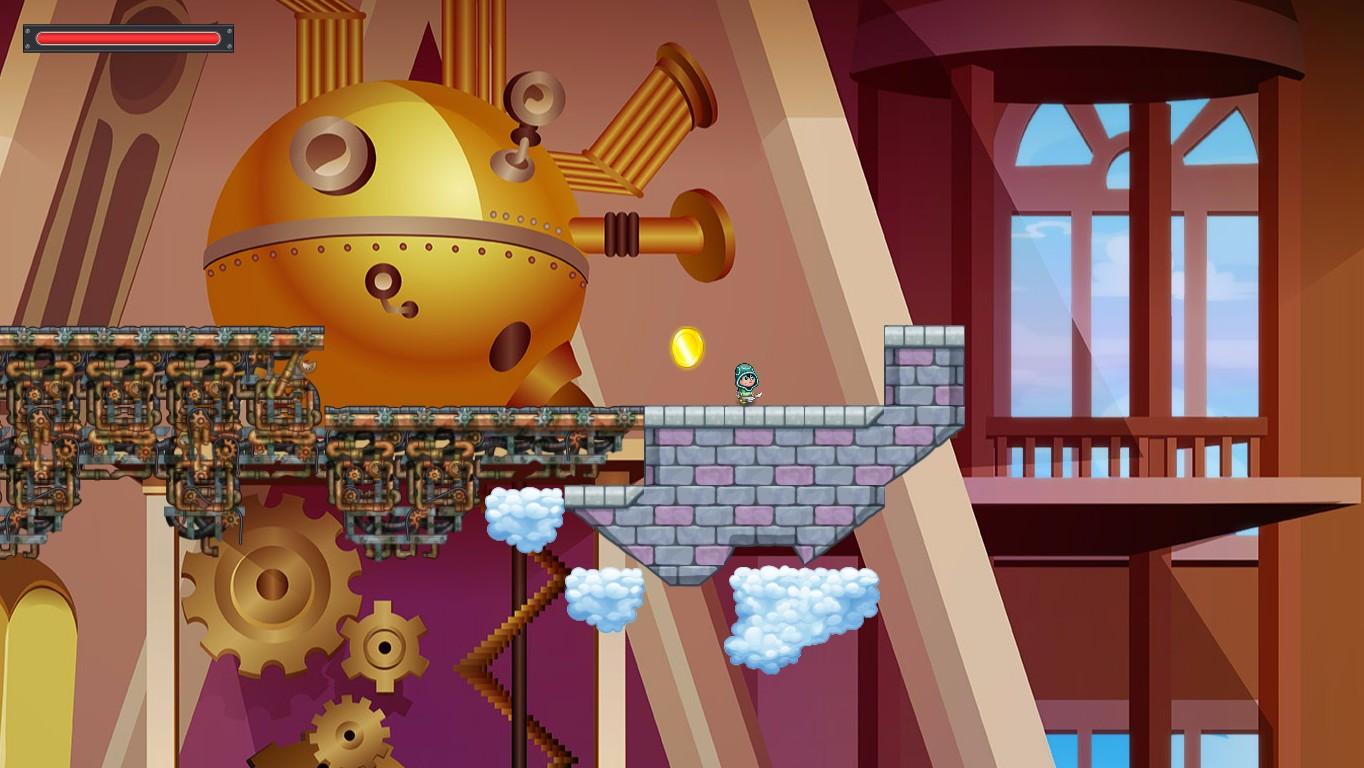Viewport: 1364px width, 768px height.
Task: Select the player character sprite
Action: 746,383
